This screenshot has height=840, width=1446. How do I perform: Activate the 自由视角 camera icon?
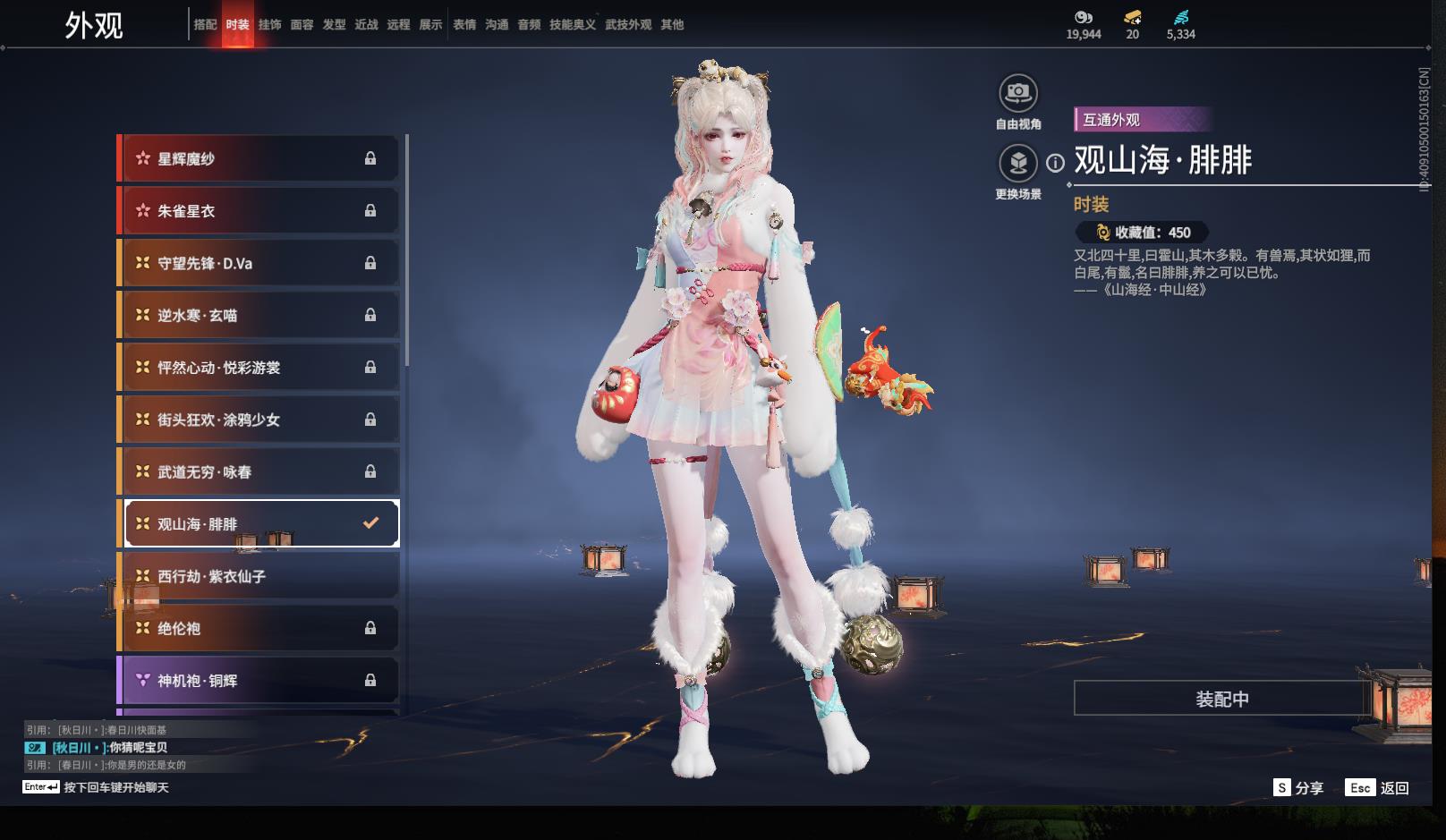1018,93
